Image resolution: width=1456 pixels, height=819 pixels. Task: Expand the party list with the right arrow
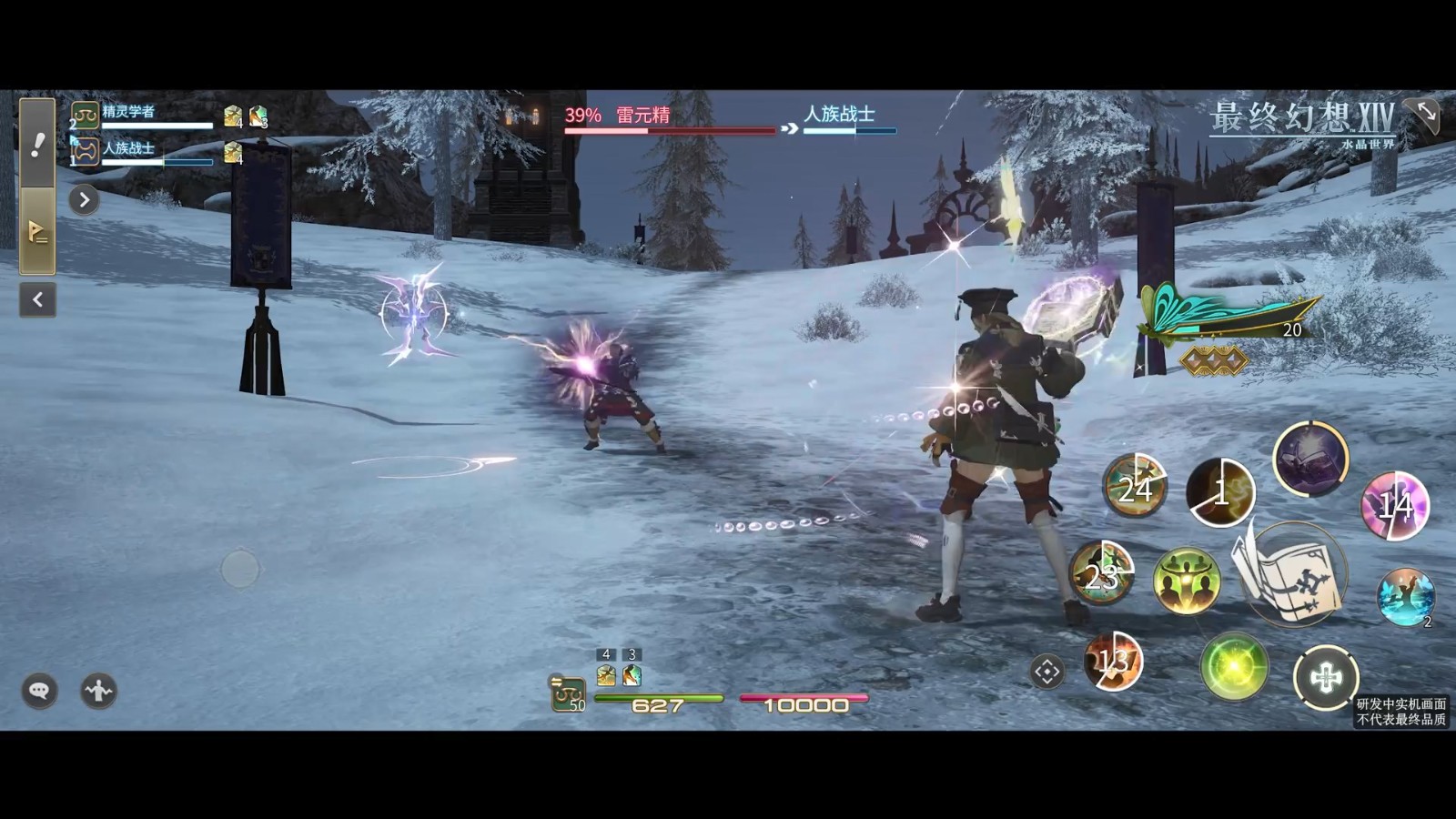point(84,199)
